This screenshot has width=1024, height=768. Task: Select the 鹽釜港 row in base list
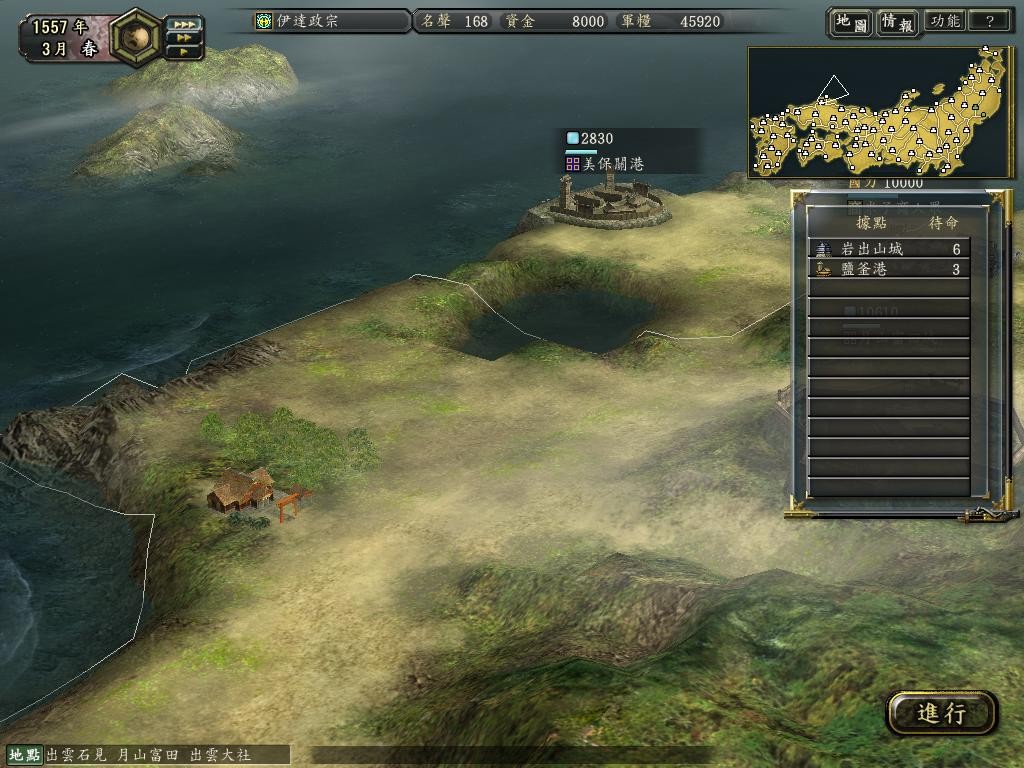pos(888,269)
